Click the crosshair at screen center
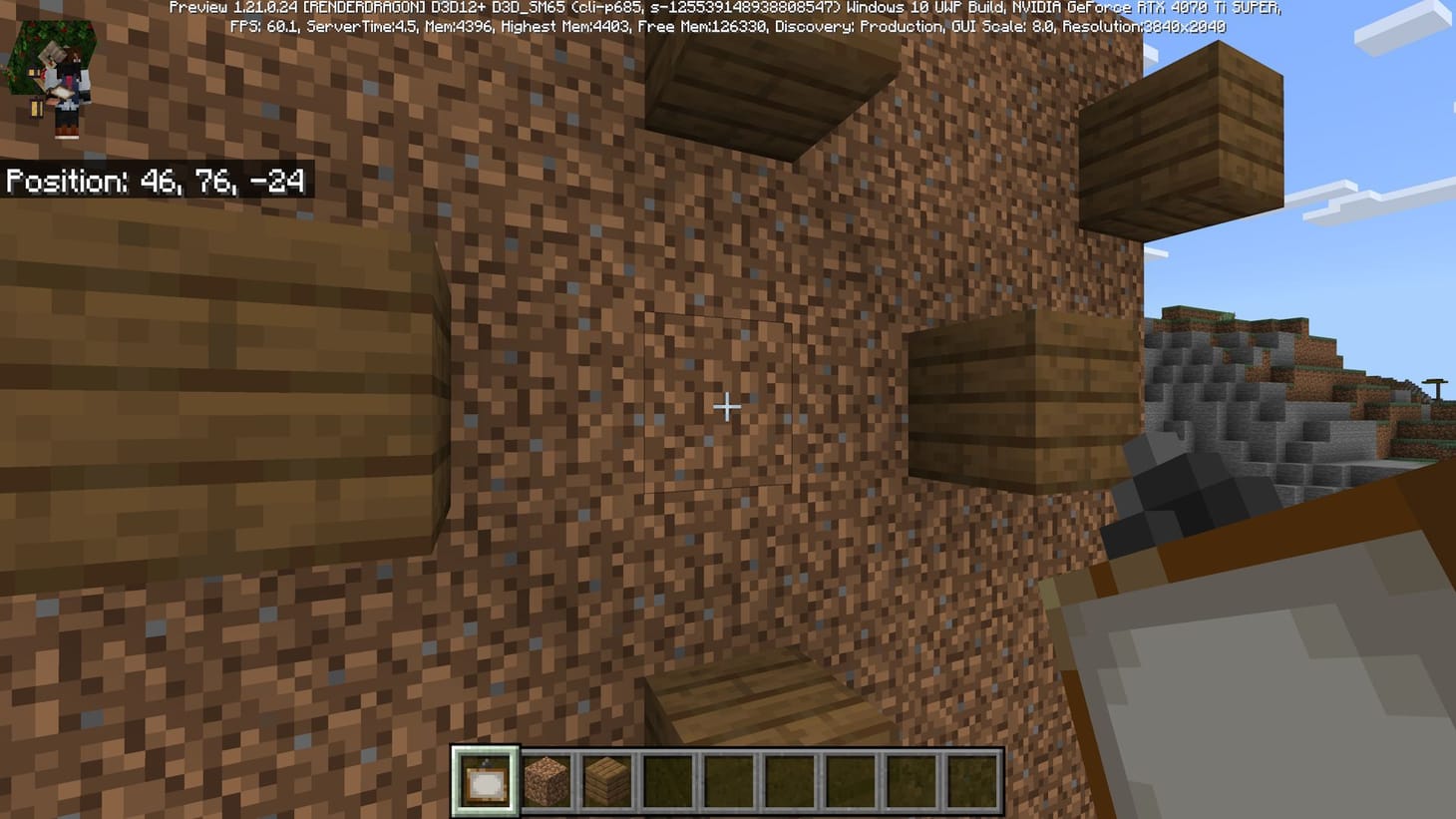Viewport: 1456px width, 819px height. pyautogui.click(x=727, y=407)
